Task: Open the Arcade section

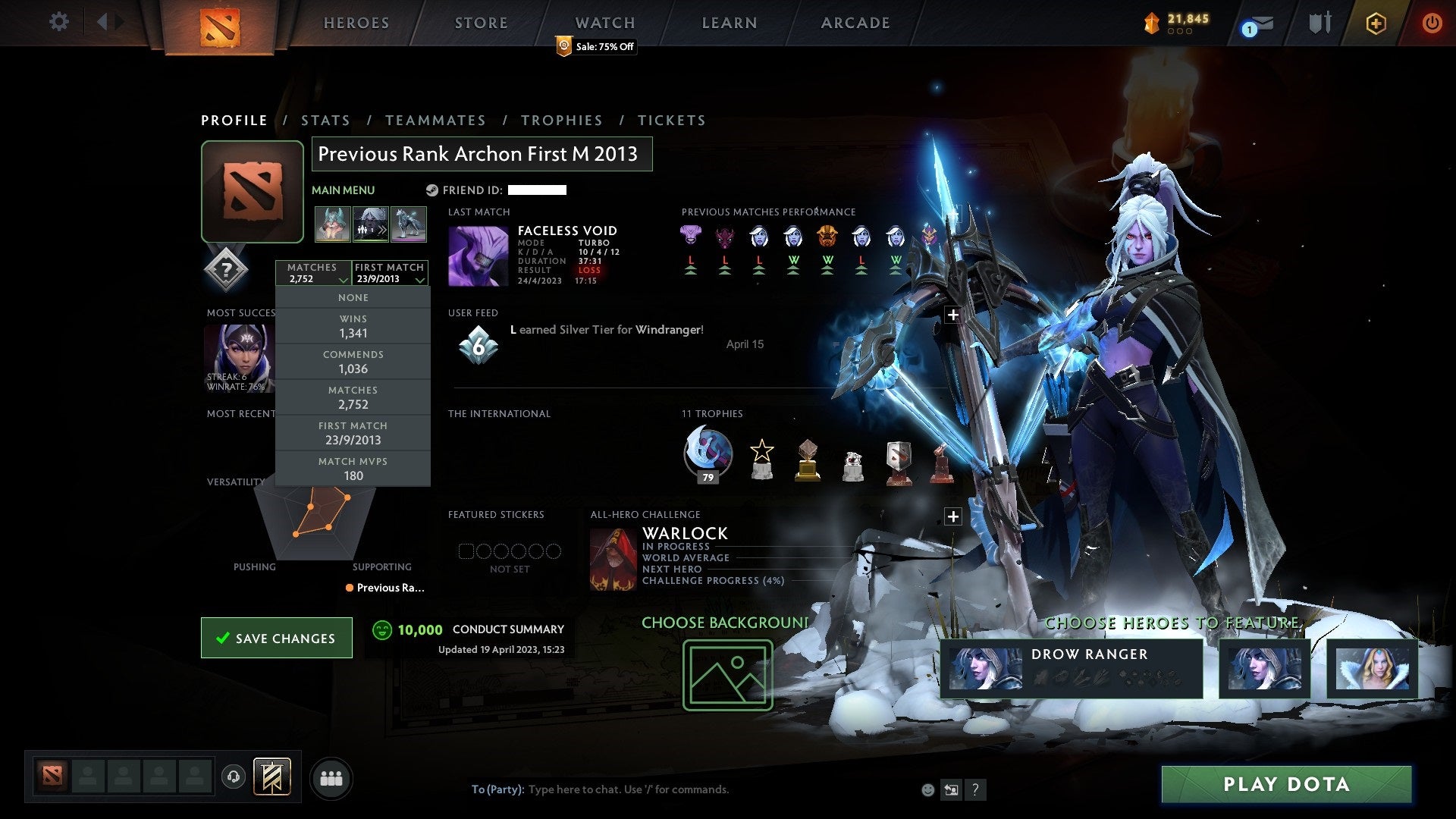Action: [x=855, y=23]
